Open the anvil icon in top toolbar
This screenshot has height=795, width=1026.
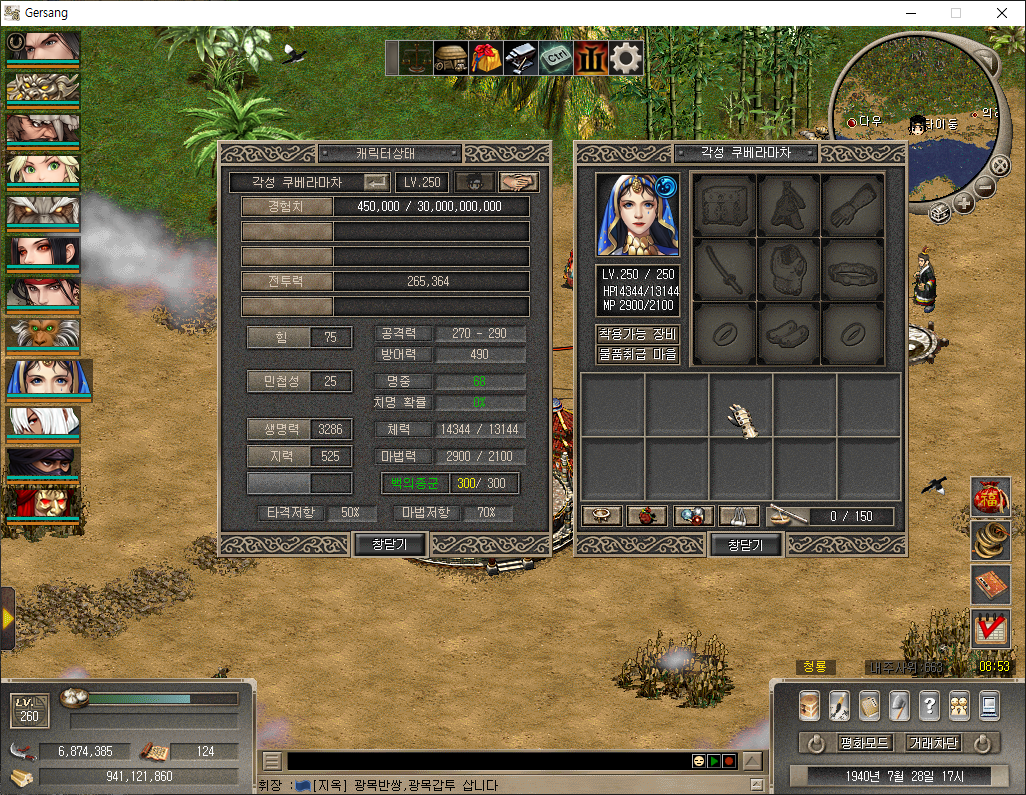point(521,58)
